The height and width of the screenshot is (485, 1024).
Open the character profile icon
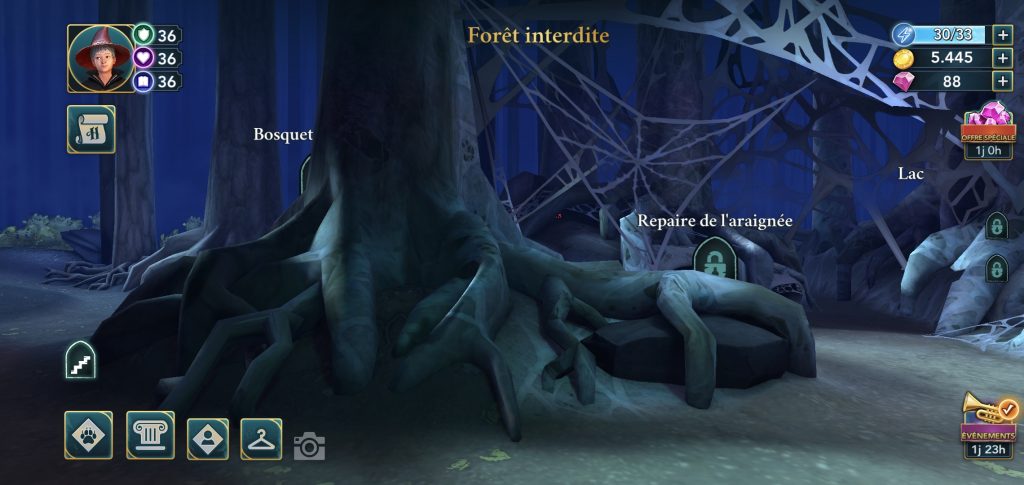pos(207,438)
